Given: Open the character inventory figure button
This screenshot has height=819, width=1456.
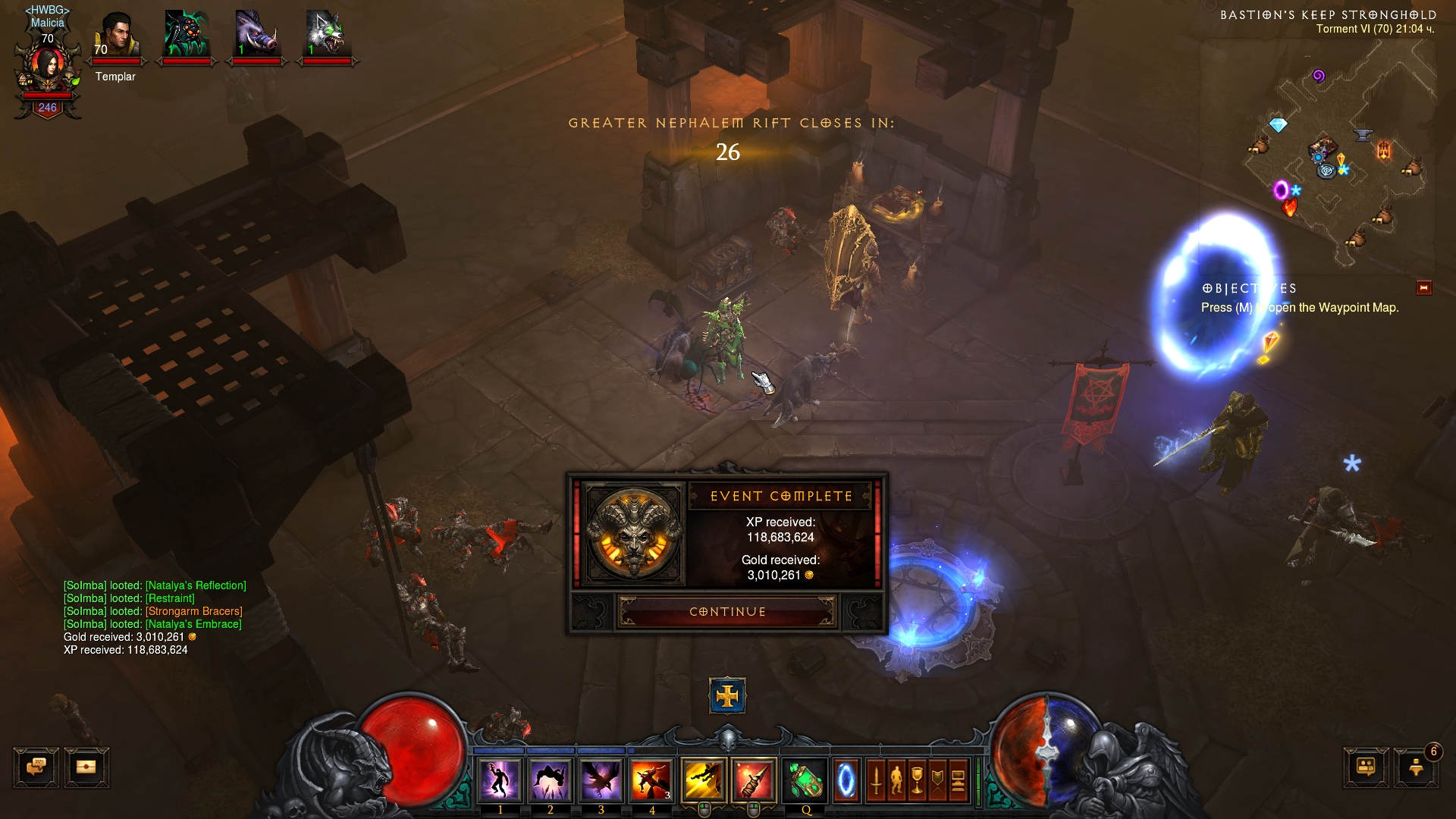Looking at the screenshot, I should coord(896,780).
